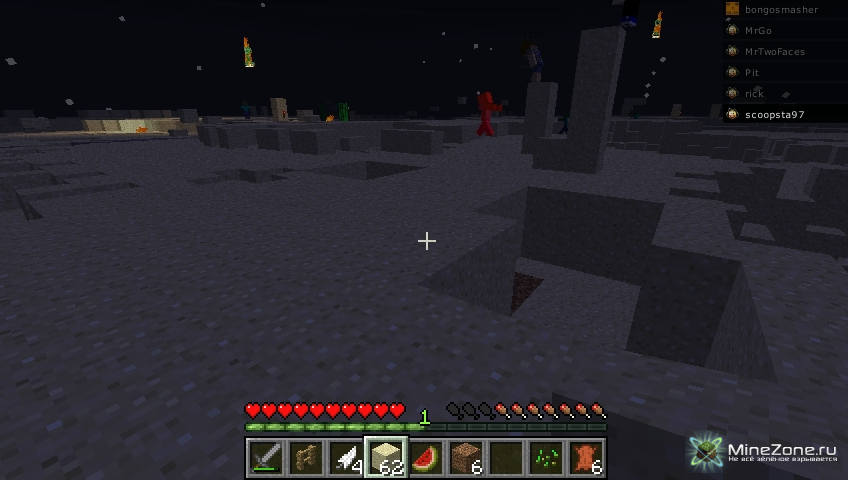848x480 pixels.
Task: Select the dirt block stack slot
Action: click(x=466, y=458)
